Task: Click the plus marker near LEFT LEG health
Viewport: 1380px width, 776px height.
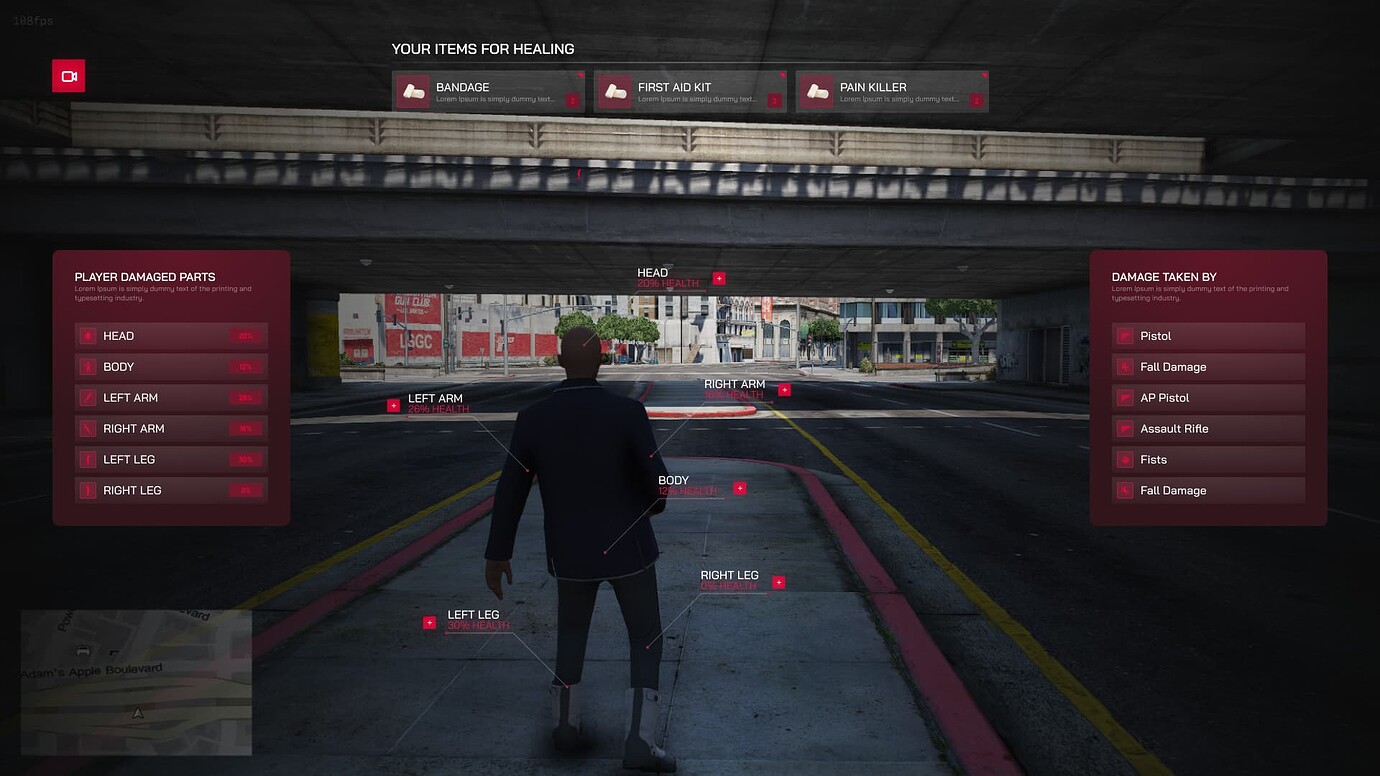Action: [x=430, y=621]
